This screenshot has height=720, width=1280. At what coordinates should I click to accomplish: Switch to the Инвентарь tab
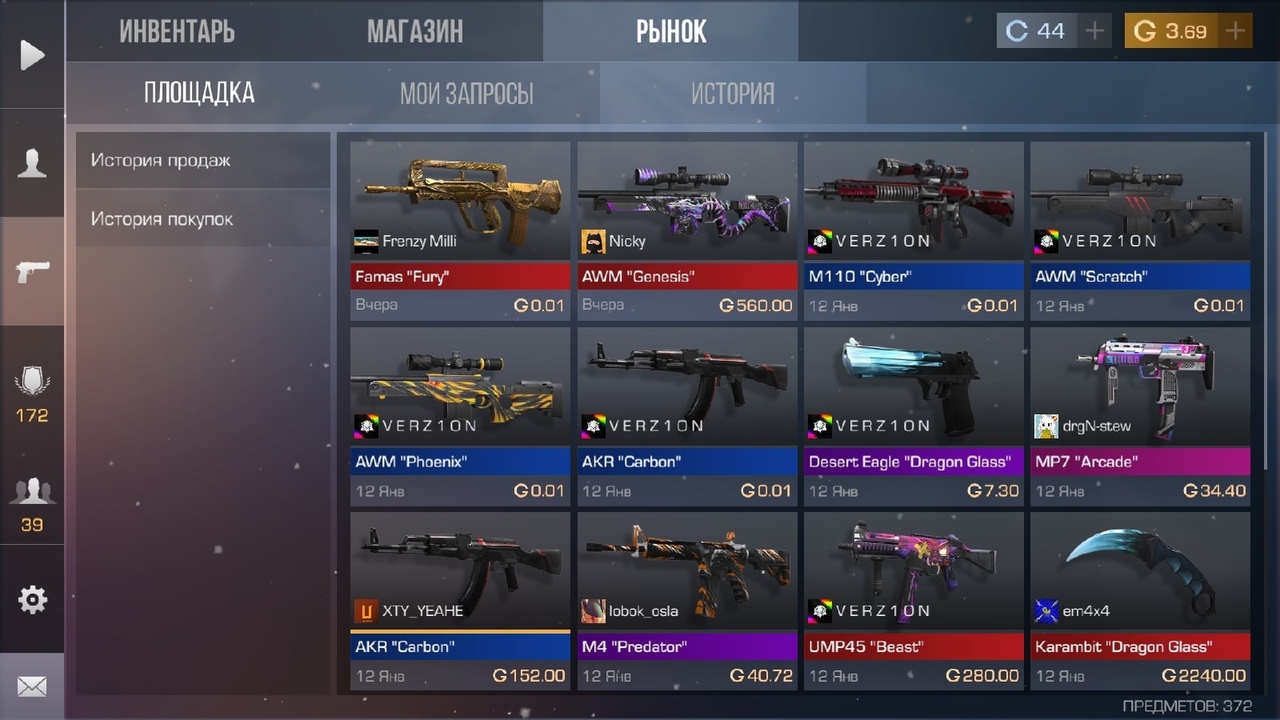click(177, 31)
